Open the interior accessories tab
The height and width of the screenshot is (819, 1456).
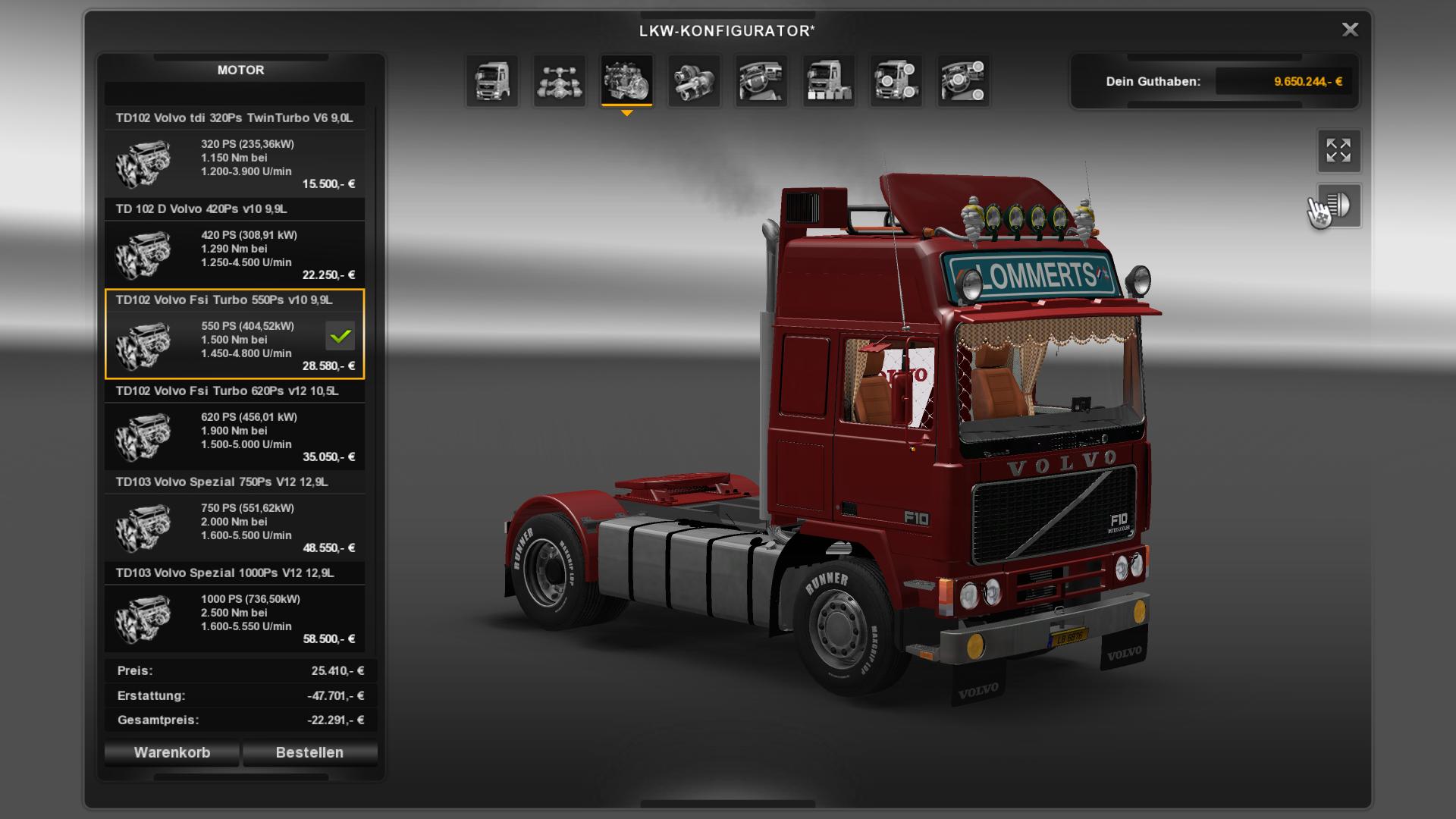[x=963, y=80]
